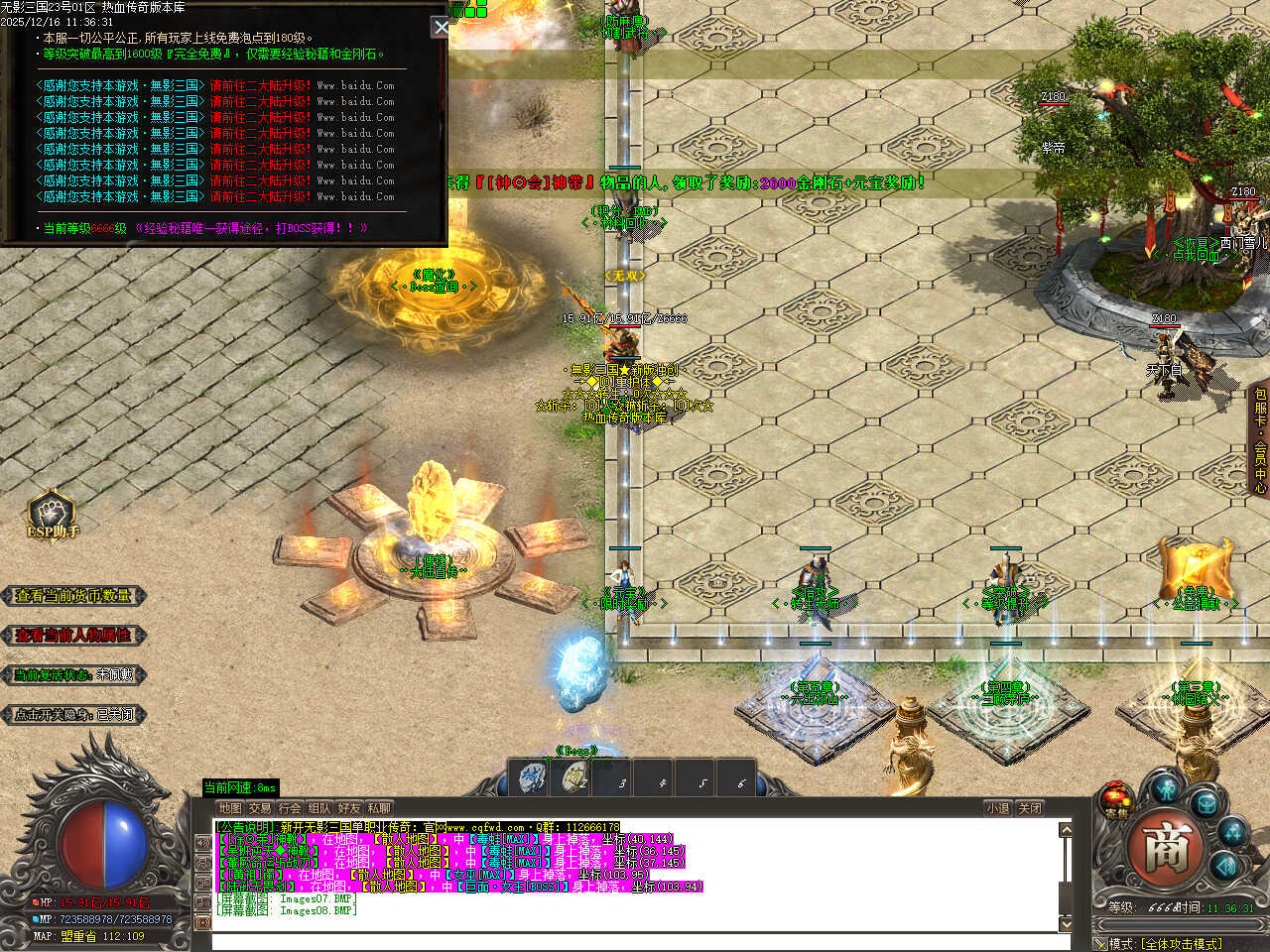Toggle the 点击开关隐身 stealth switch
Image resolution: width=1270 pixels, height=952 pixels.
tap(73, 714)
